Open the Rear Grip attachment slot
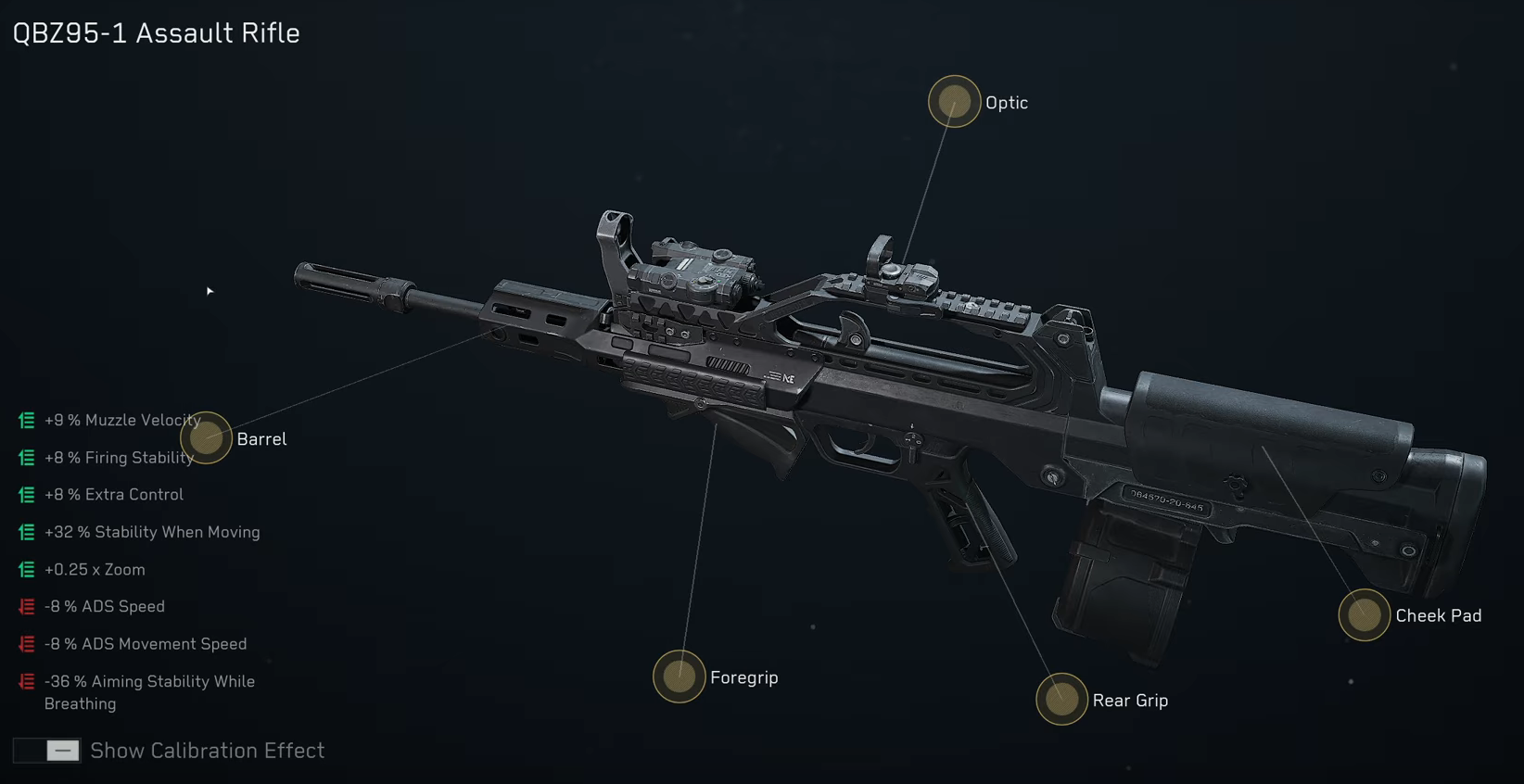The height and width of the screenshot is (784, 1524). (1060, 700)
